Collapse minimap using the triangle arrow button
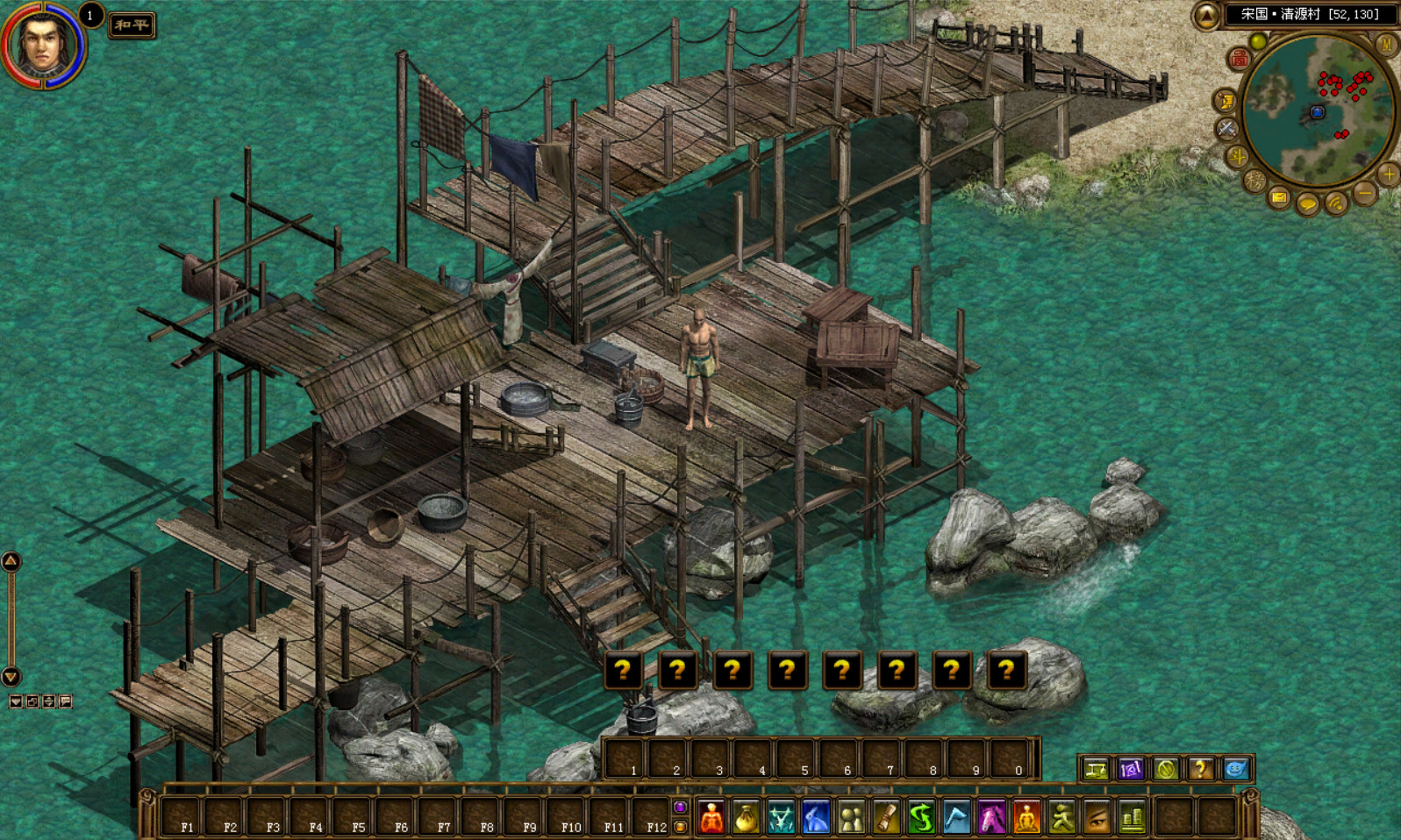This screenshot has height=840, width=1401. 1206,15
